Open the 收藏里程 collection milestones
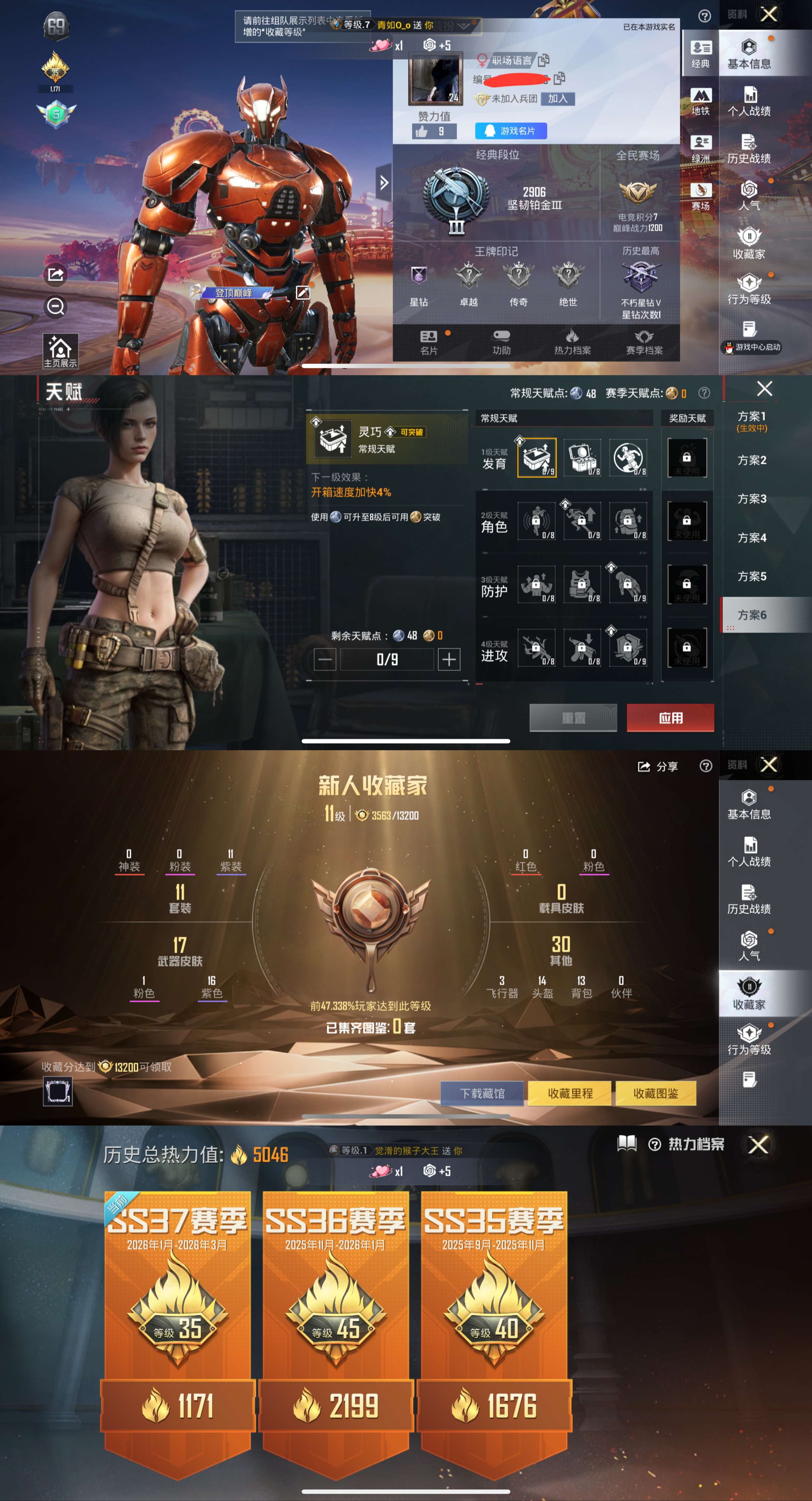Screen dimensions: 812x1501 tap(570, 1093)
